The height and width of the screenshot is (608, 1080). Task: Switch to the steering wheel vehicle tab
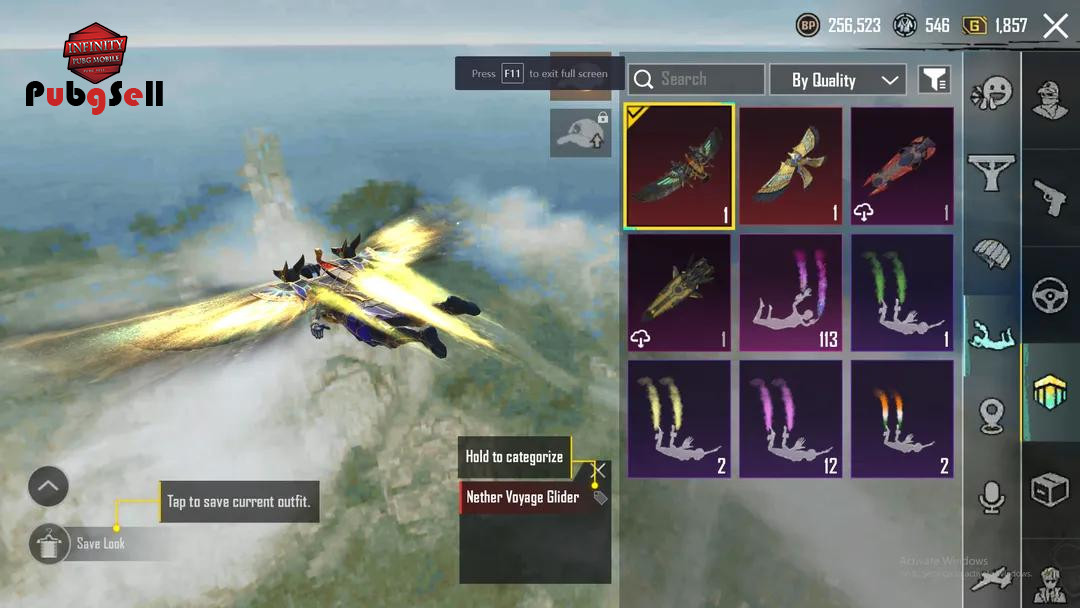1050,296
